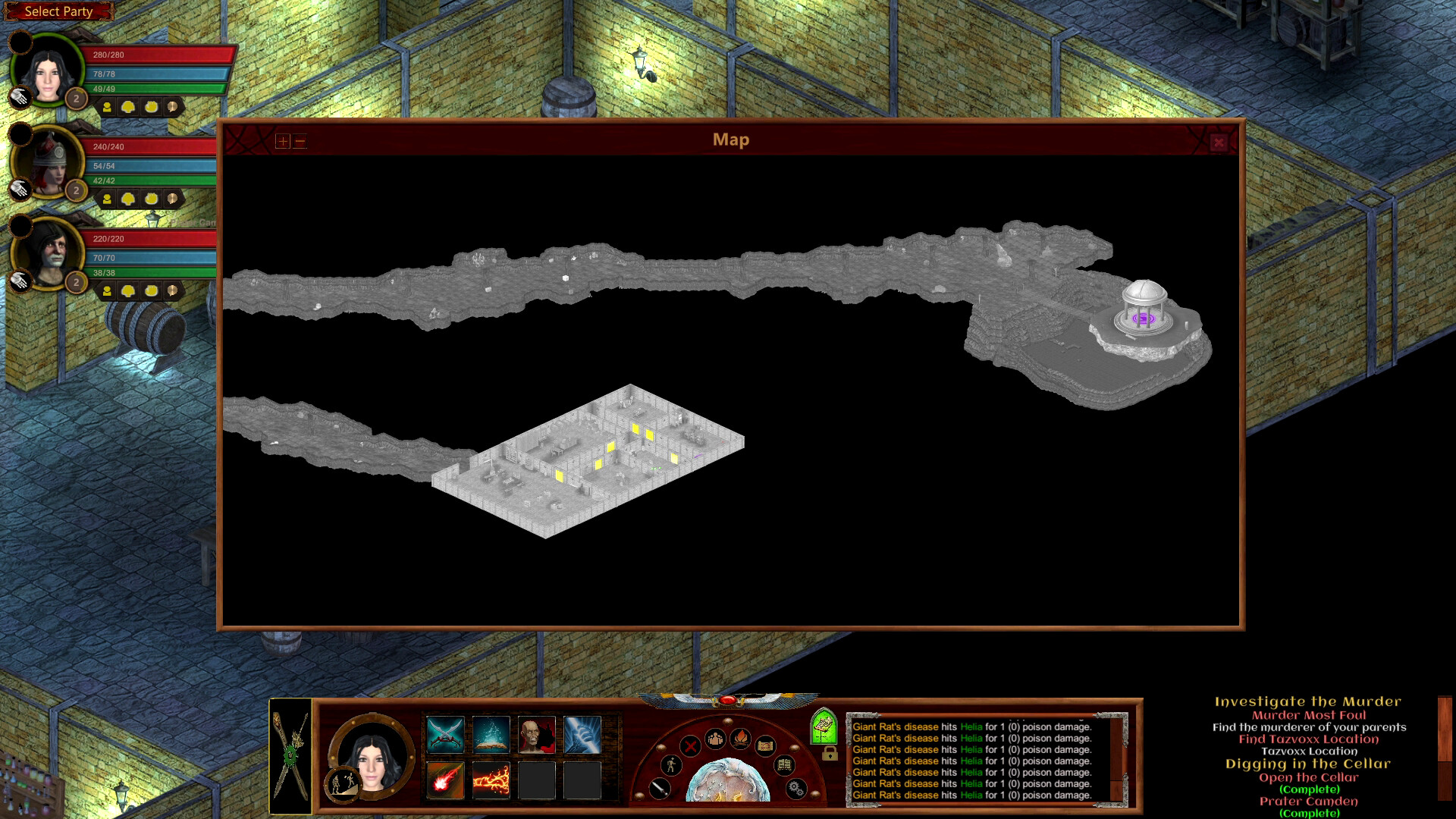
Task: Click the journal book icon on the radial menu
Action: pyautogui.click(x=784, y=765)
